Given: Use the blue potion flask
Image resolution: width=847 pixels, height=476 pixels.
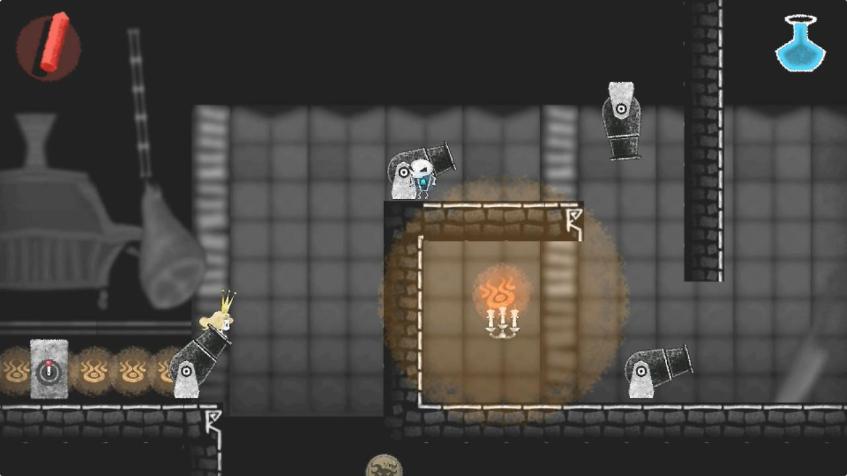Looking at the screenshot, I should pos(799,44).
